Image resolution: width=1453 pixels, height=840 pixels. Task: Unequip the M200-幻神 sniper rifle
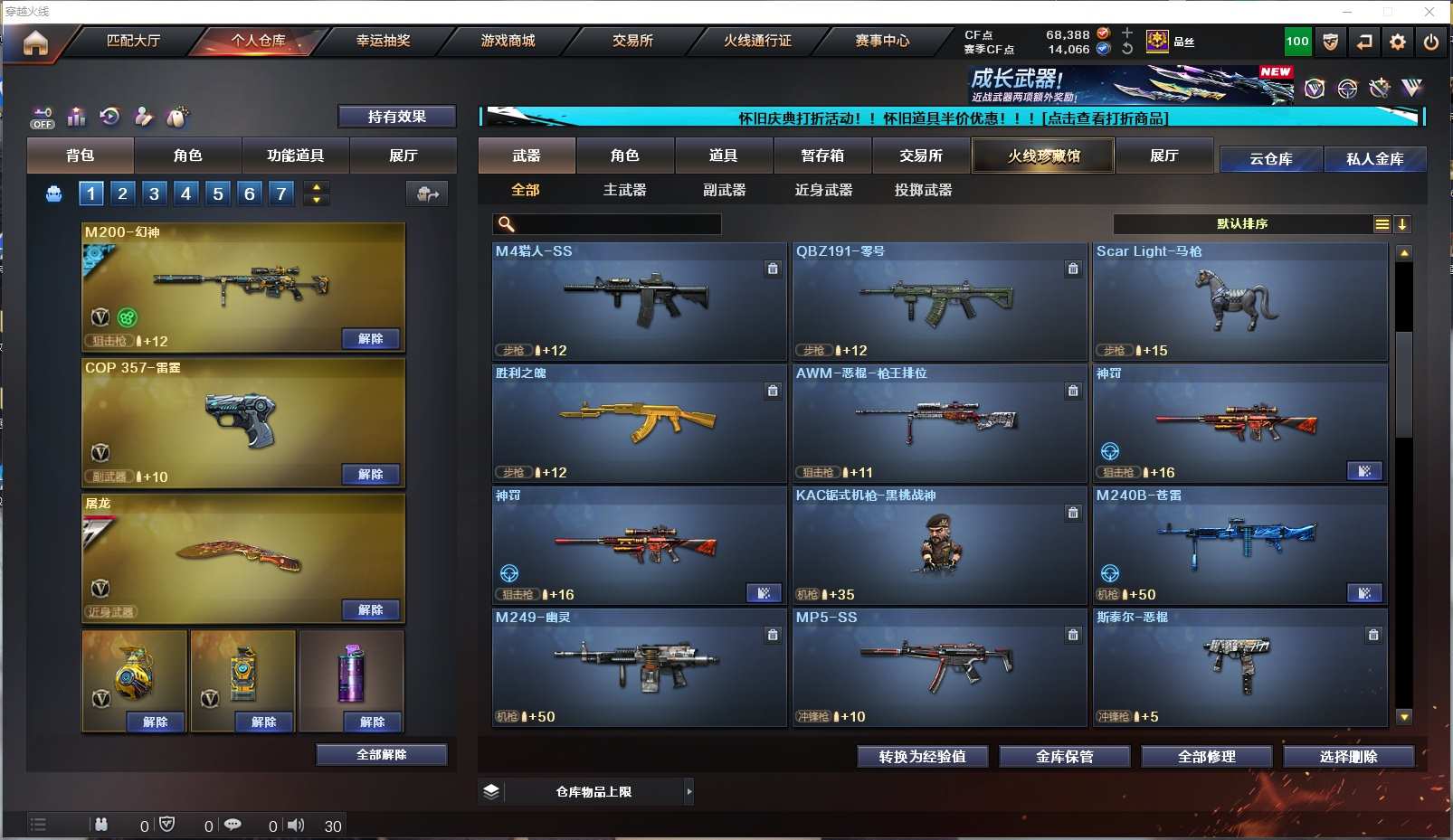pos(371,339)
